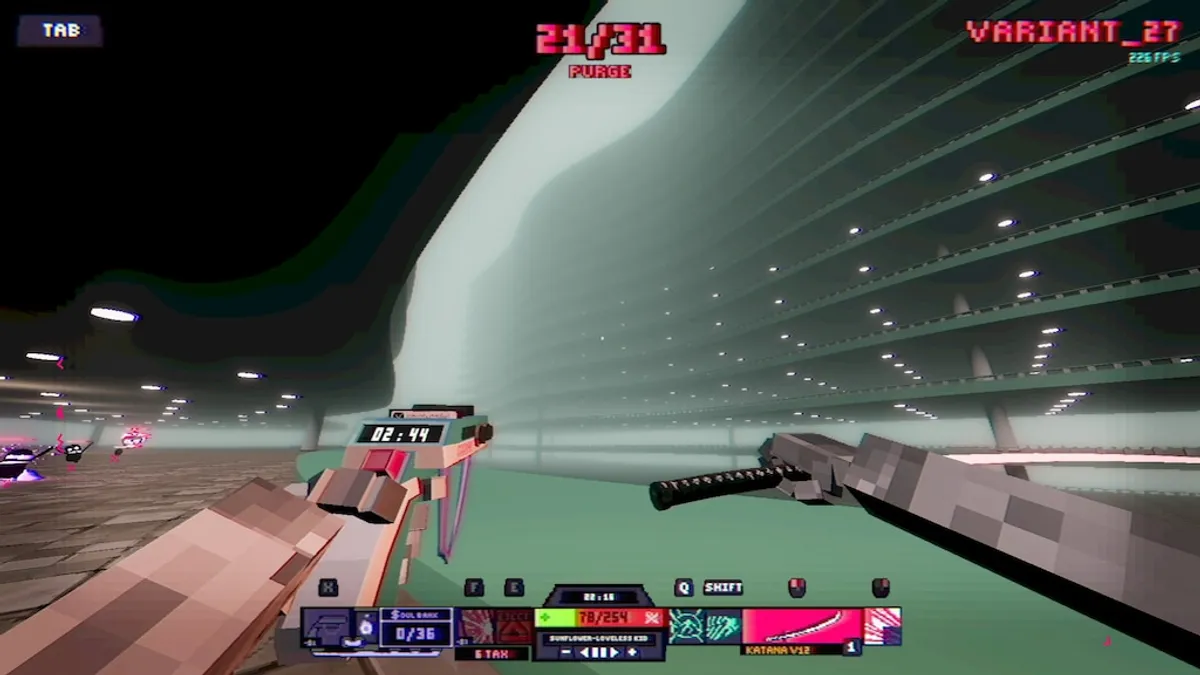Screen dimensions: 1200x675
Task: Activate the teal crossed-out figure ability
Action: [x=688, y=626]
